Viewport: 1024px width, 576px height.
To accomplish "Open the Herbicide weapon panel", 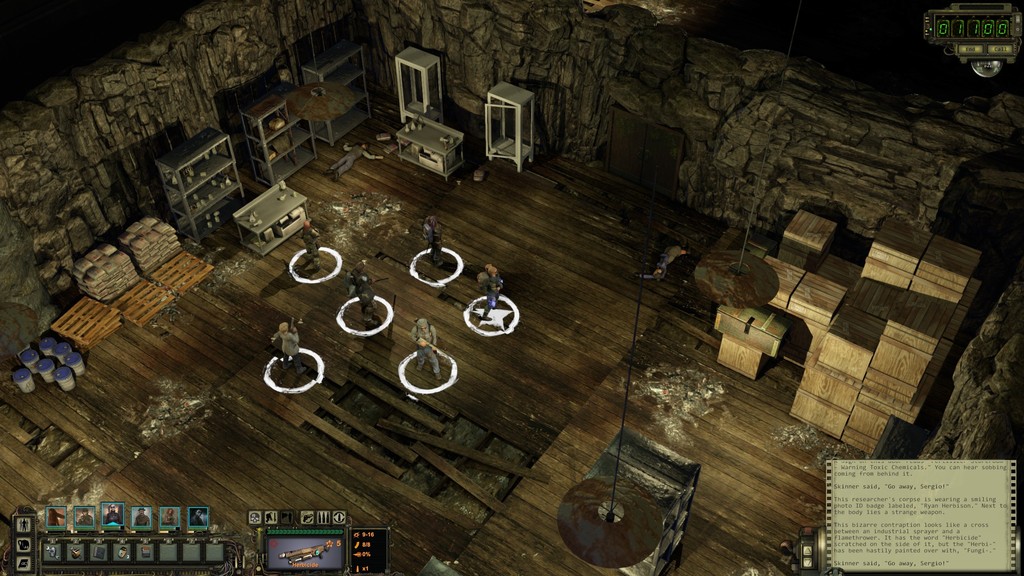I will coord(307,549).
